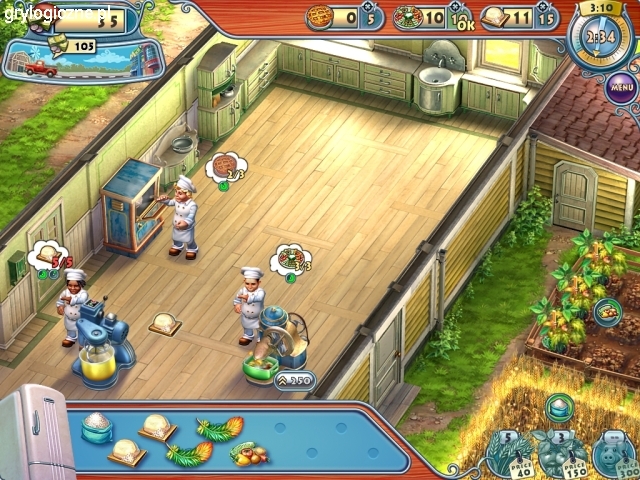This screenshot has width=640, height=480.
Task: Open the purple MENU button
Action: pyautogui.click(x=622, y=87)
